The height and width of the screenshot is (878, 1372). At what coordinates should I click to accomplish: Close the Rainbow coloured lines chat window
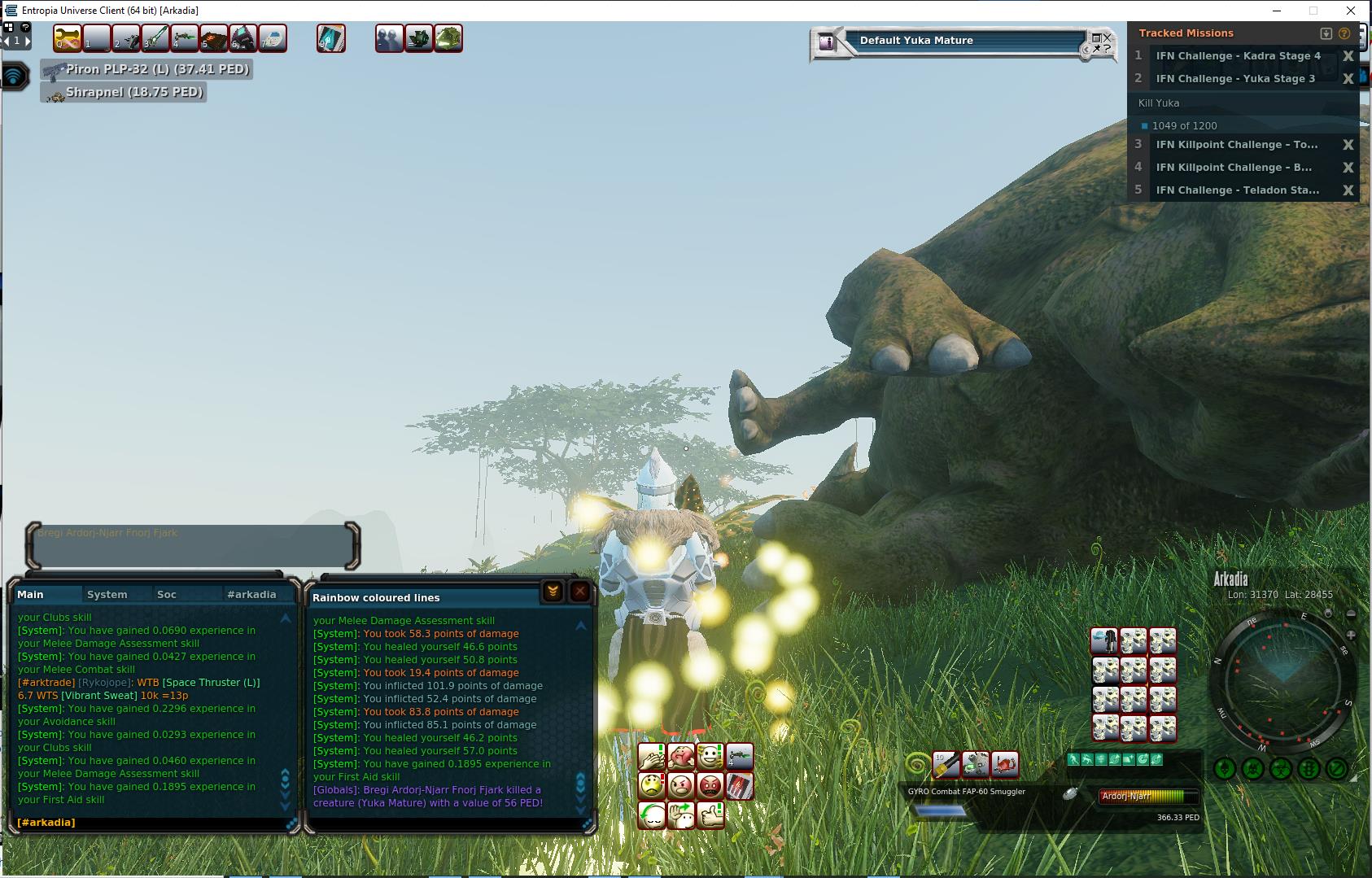pos(579,592)
